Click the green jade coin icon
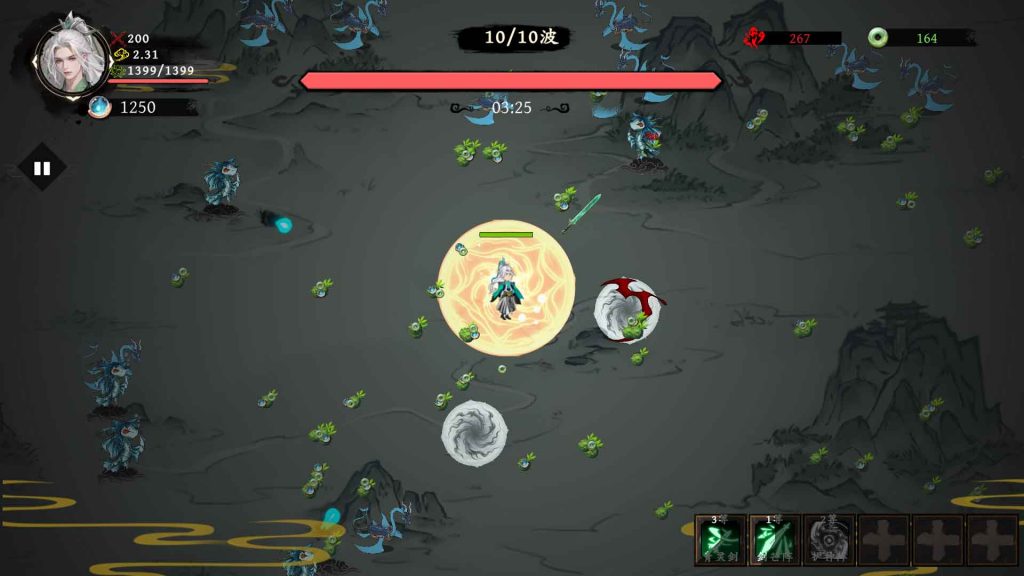The image size is (1024, 576). [878, 38]
